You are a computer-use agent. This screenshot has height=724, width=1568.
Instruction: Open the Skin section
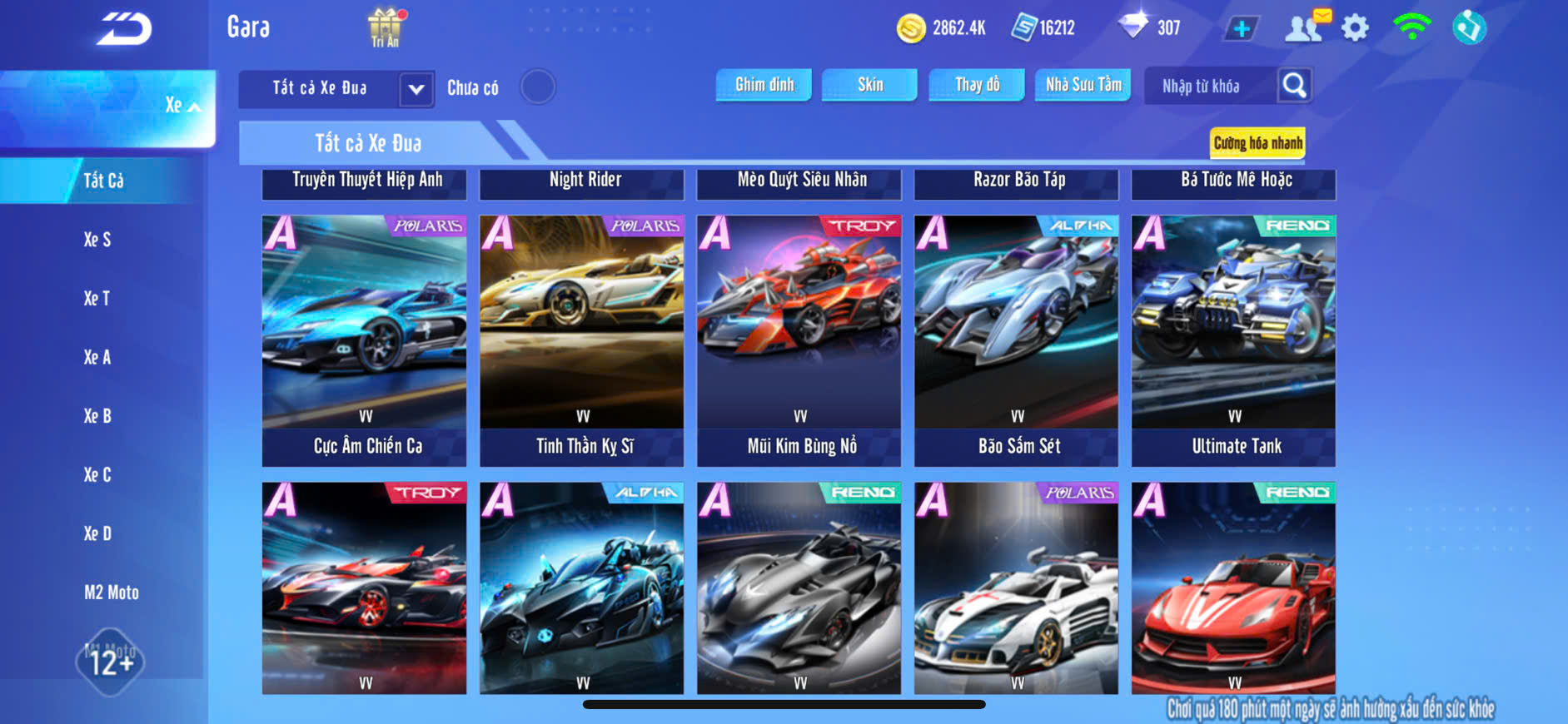(x=869, y=85)
